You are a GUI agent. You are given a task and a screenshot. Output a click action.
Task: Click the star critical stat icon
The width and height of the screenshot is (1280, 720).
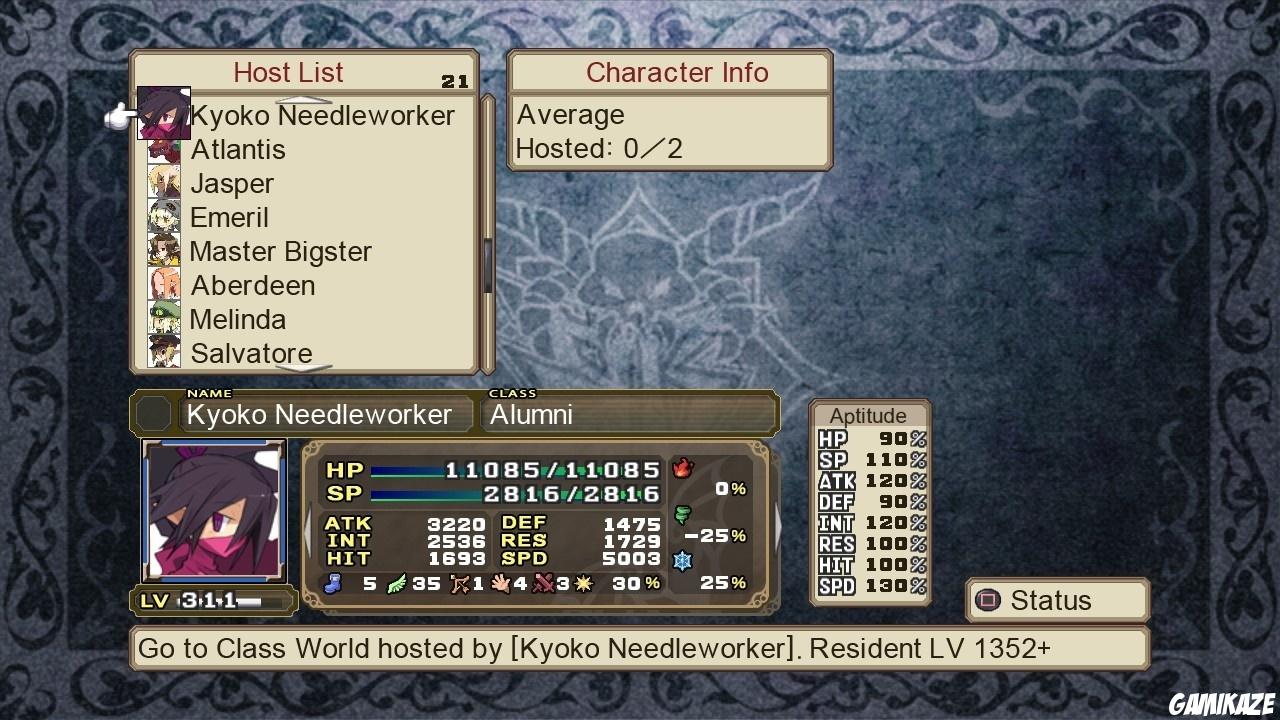pyautogui.click(x=583, y=583)
